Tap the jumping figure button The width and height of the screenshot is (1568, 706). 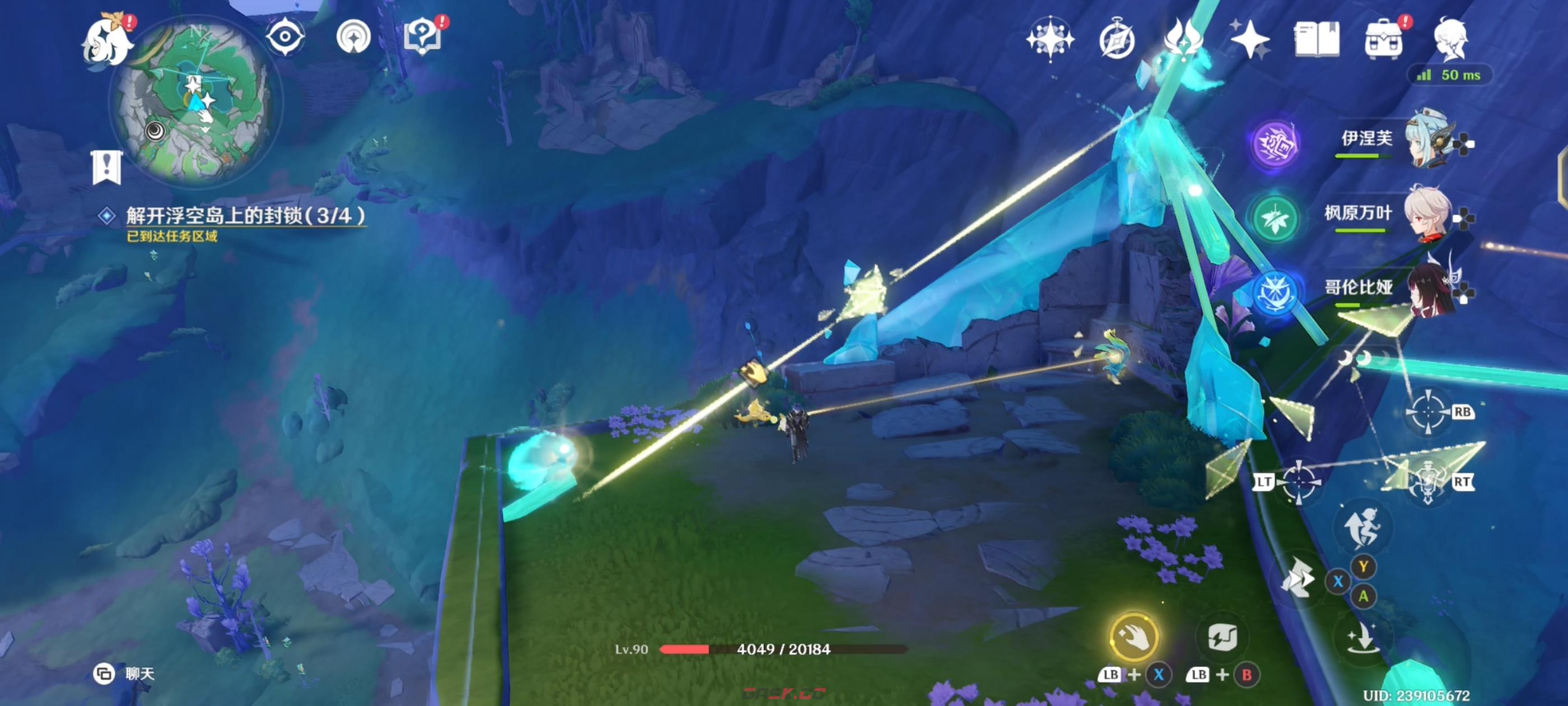click(x=1364, y=527)
